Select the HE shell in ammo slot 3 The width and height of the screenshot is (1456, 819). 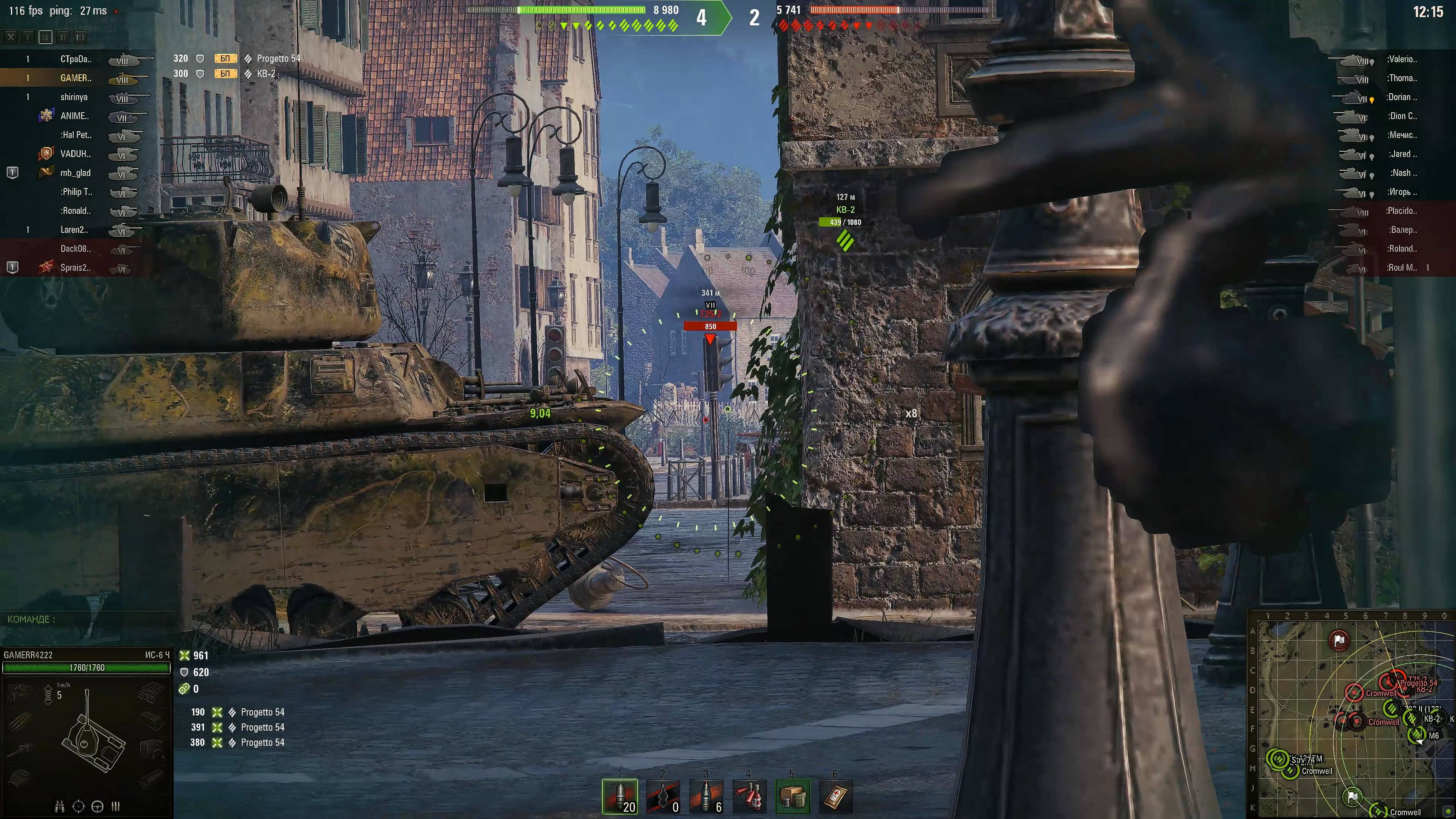coord(707,797)
